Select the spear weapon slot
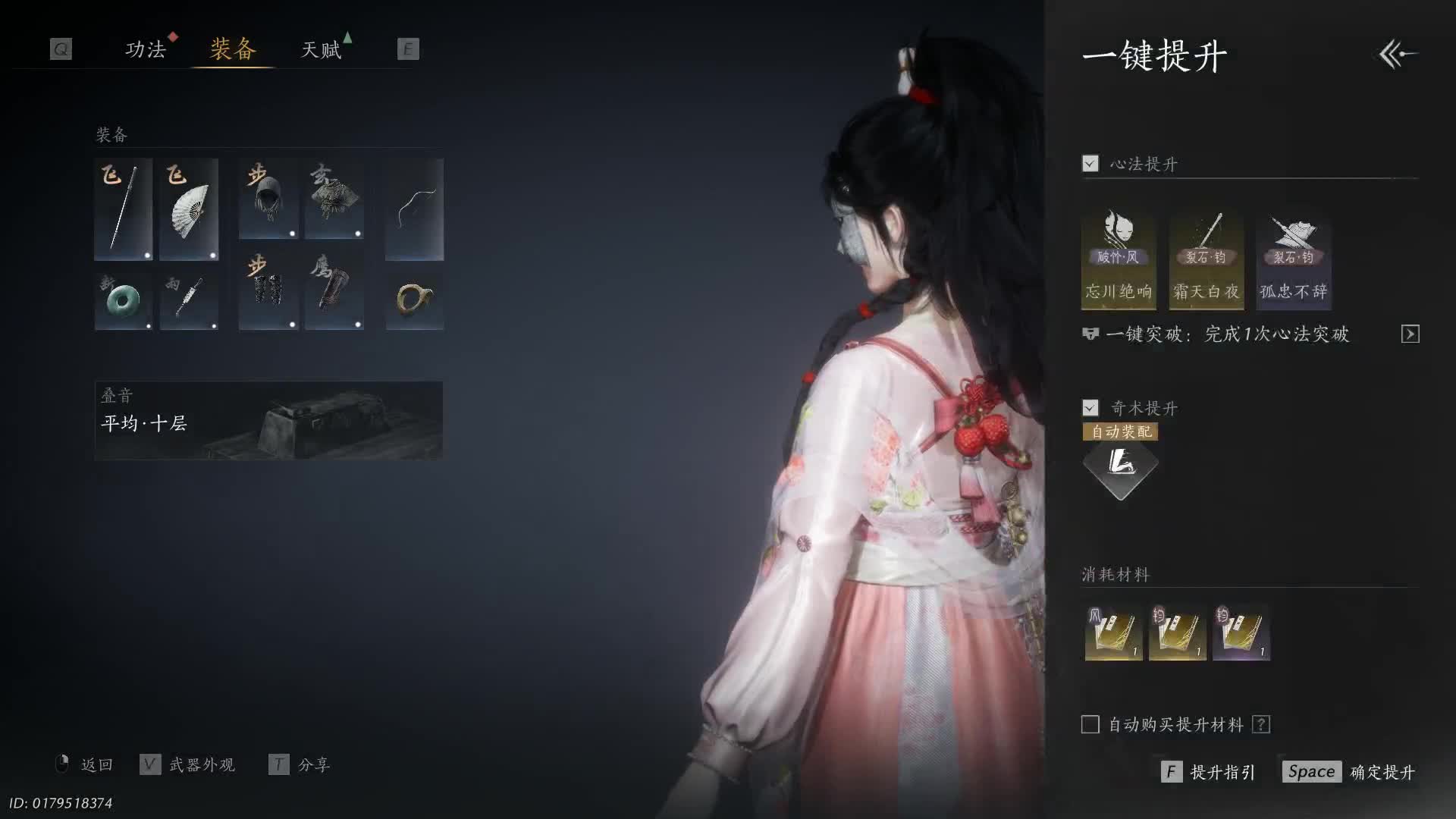This screenshot has width=1456, height=819. [123, 209]
